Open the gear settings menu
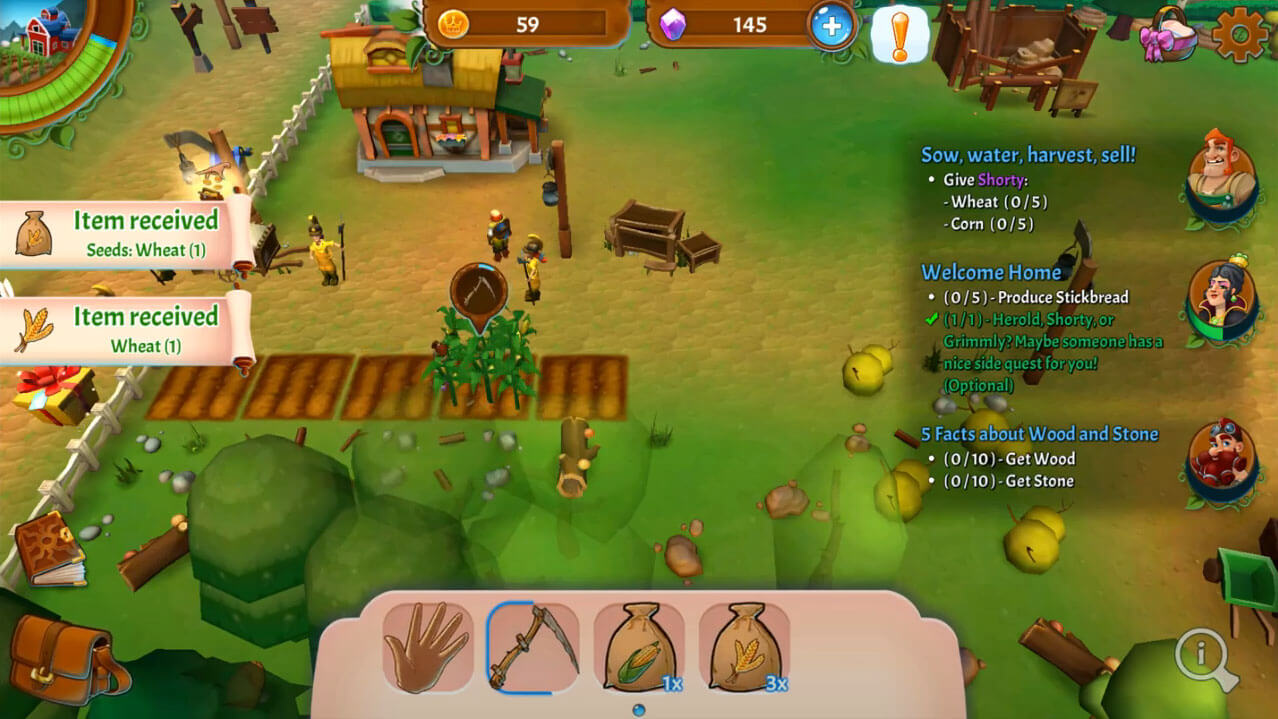Image resolution: width=1278 pixels, height=719 pixels. tap(1240, 36)
